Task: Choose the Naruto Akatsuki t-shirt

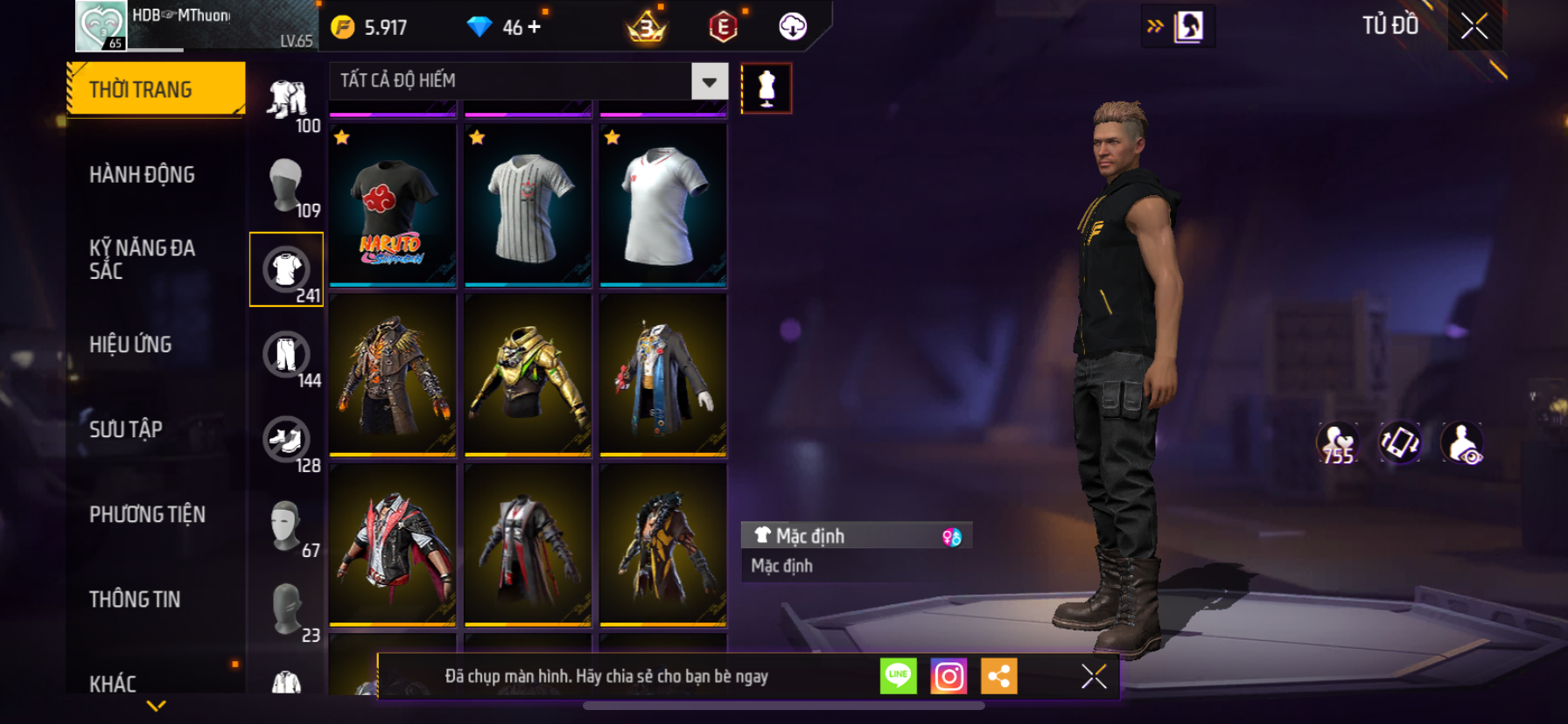Action: click(393, 206)
